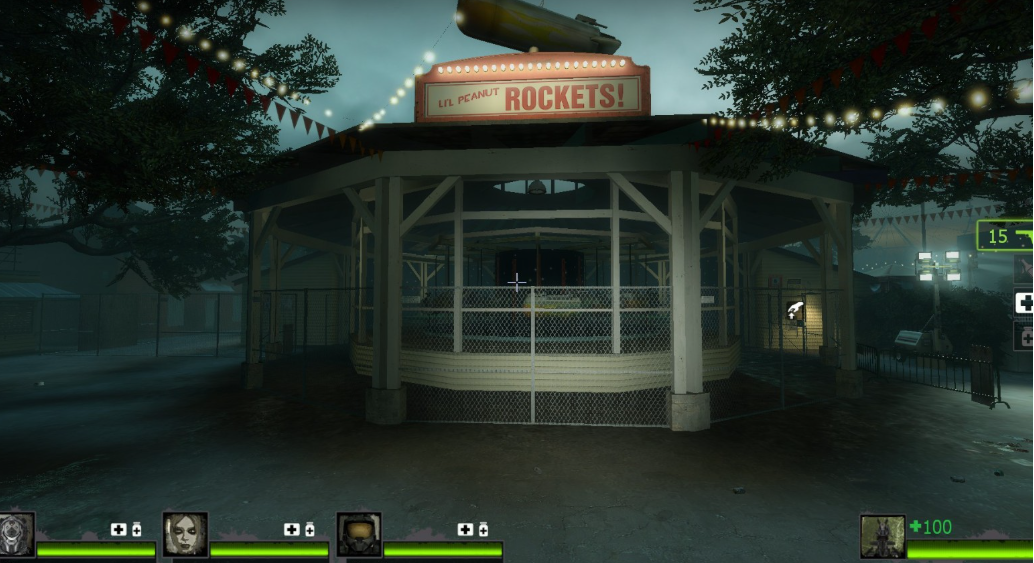Screen dimensions: 1034x563
Task: Select the helmeted soldier teammate portrait
Action: (358, 534)
